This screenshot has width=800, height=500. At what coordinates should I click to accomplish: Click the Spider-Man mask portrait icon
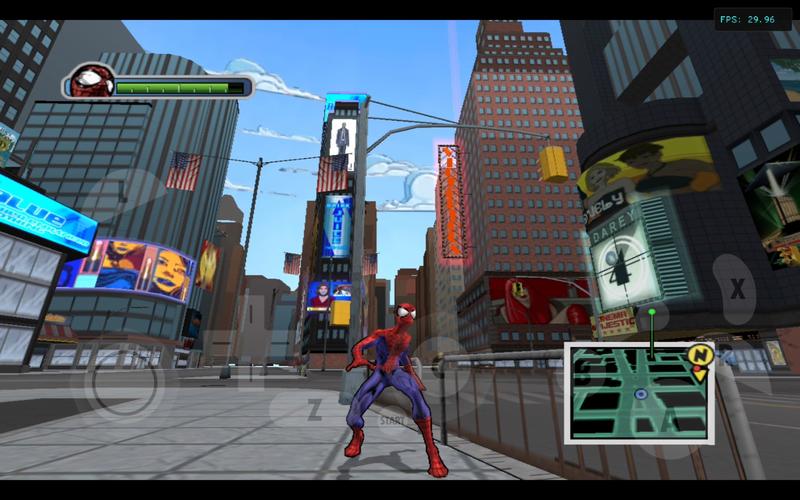point(91,82)
